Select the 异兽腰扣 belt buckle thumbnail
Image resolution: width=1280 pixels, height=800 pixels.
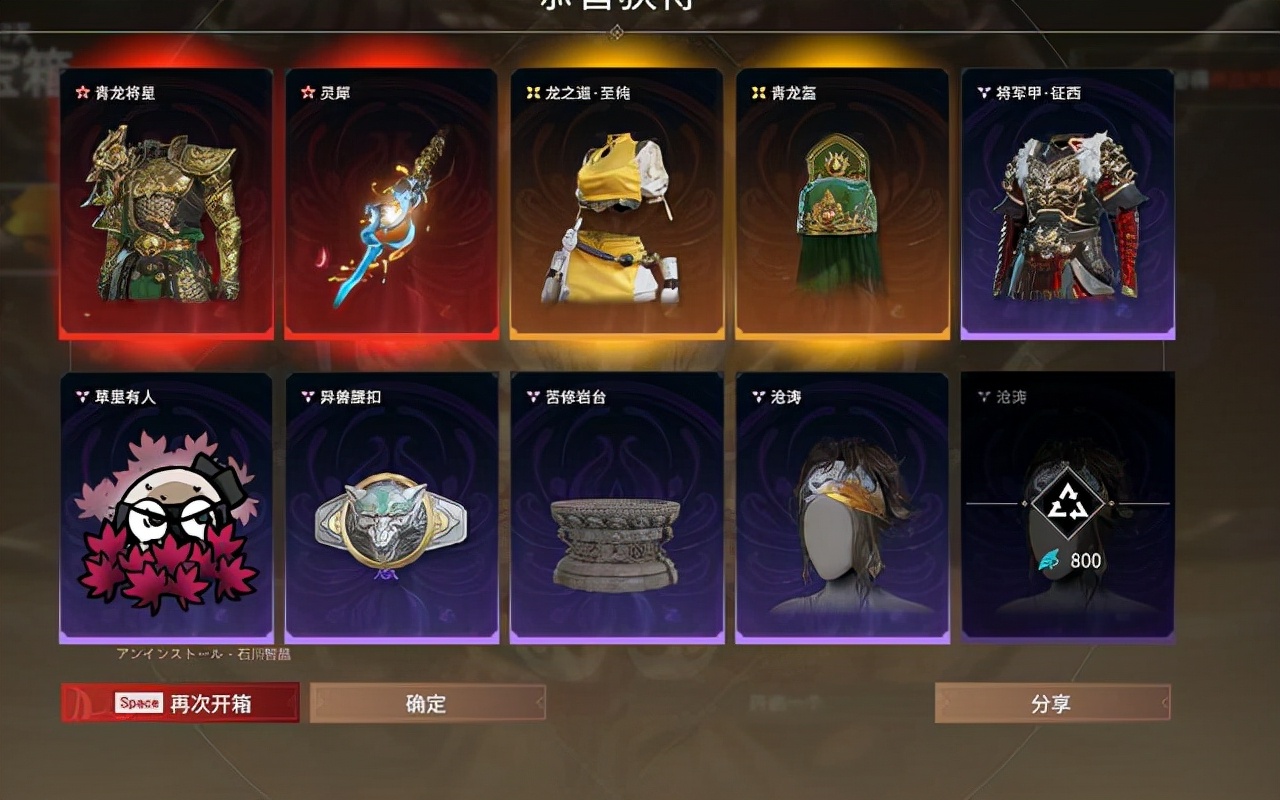(x=390, y=520)
